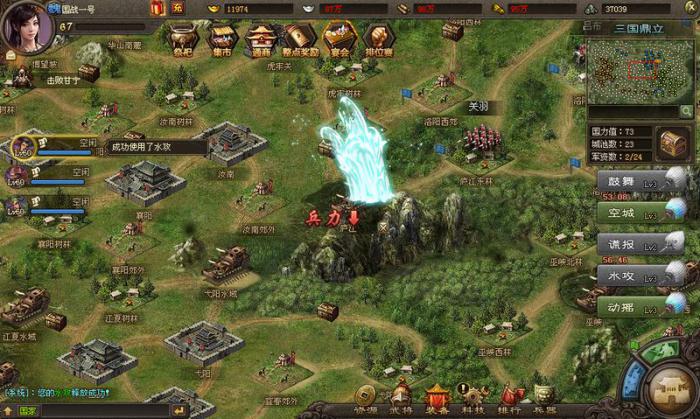Click the search button under the minimap
Image resolution: width=700 pixels, height=419 pixels.
(685, 112)
